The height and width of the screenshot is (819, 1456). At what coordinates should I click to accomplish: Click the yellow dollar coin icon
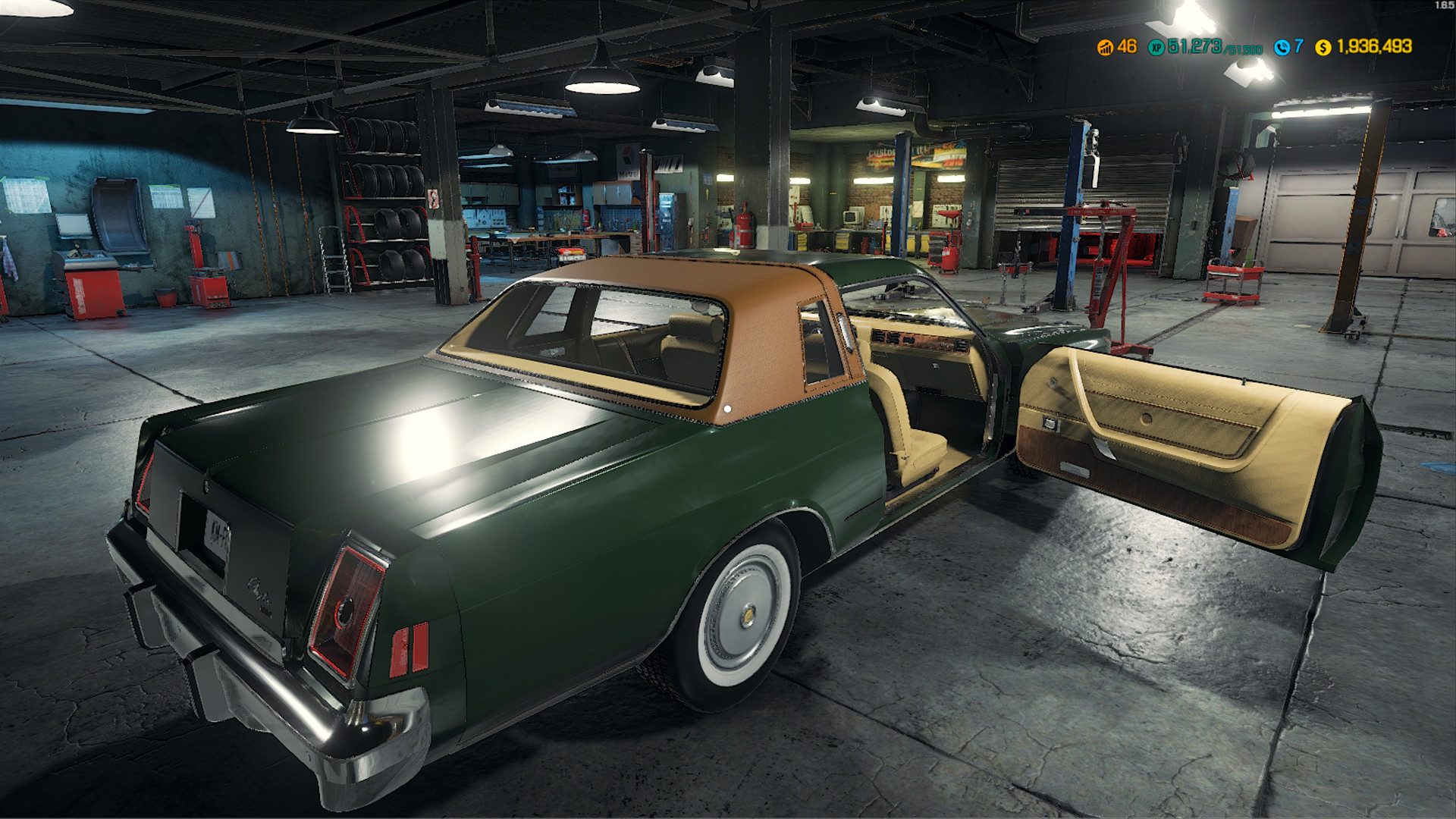click(x=1323, y=46)
